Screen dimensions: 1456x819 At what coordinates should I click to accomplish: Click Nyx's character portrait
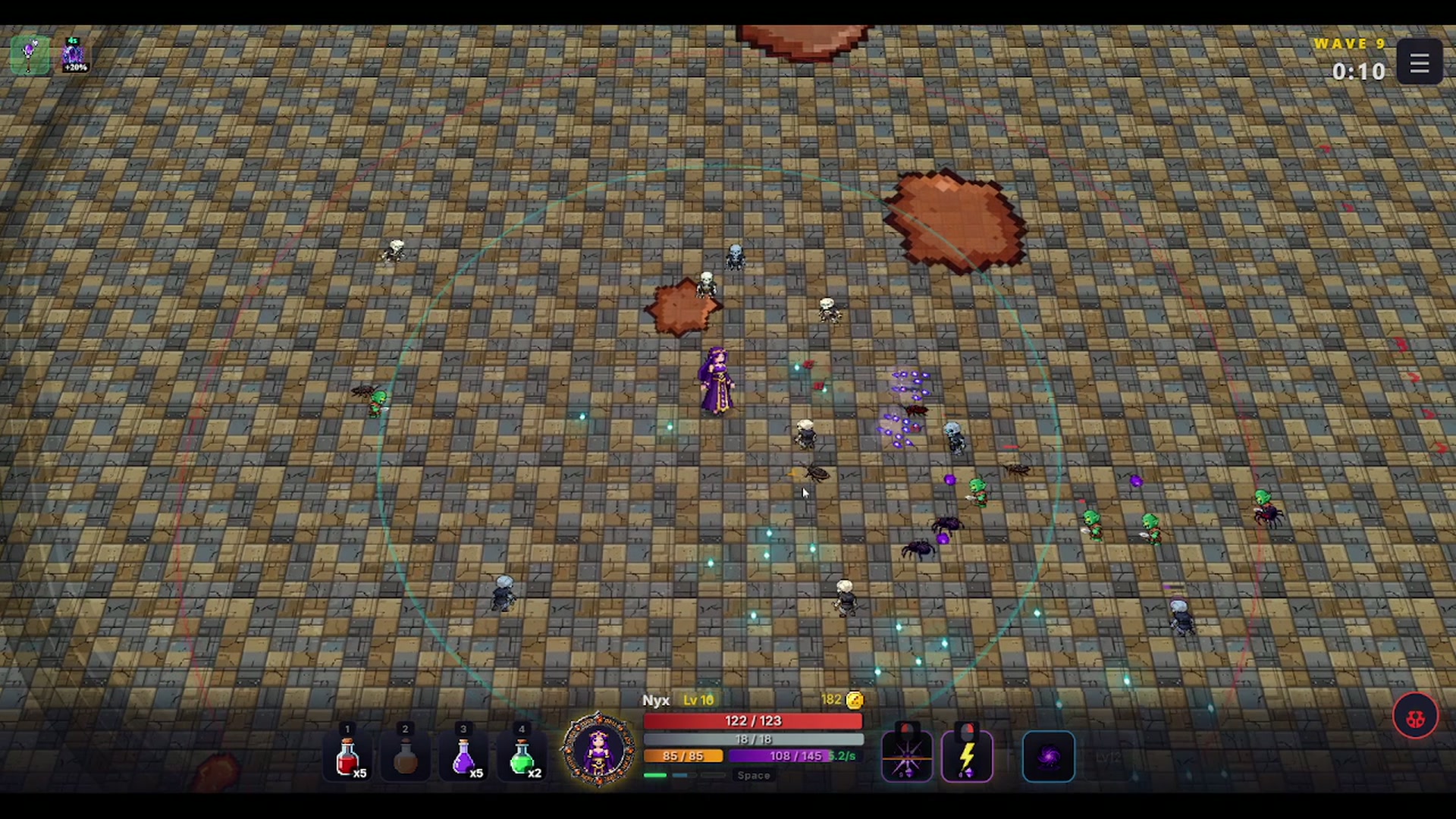[x=598, y=749]
